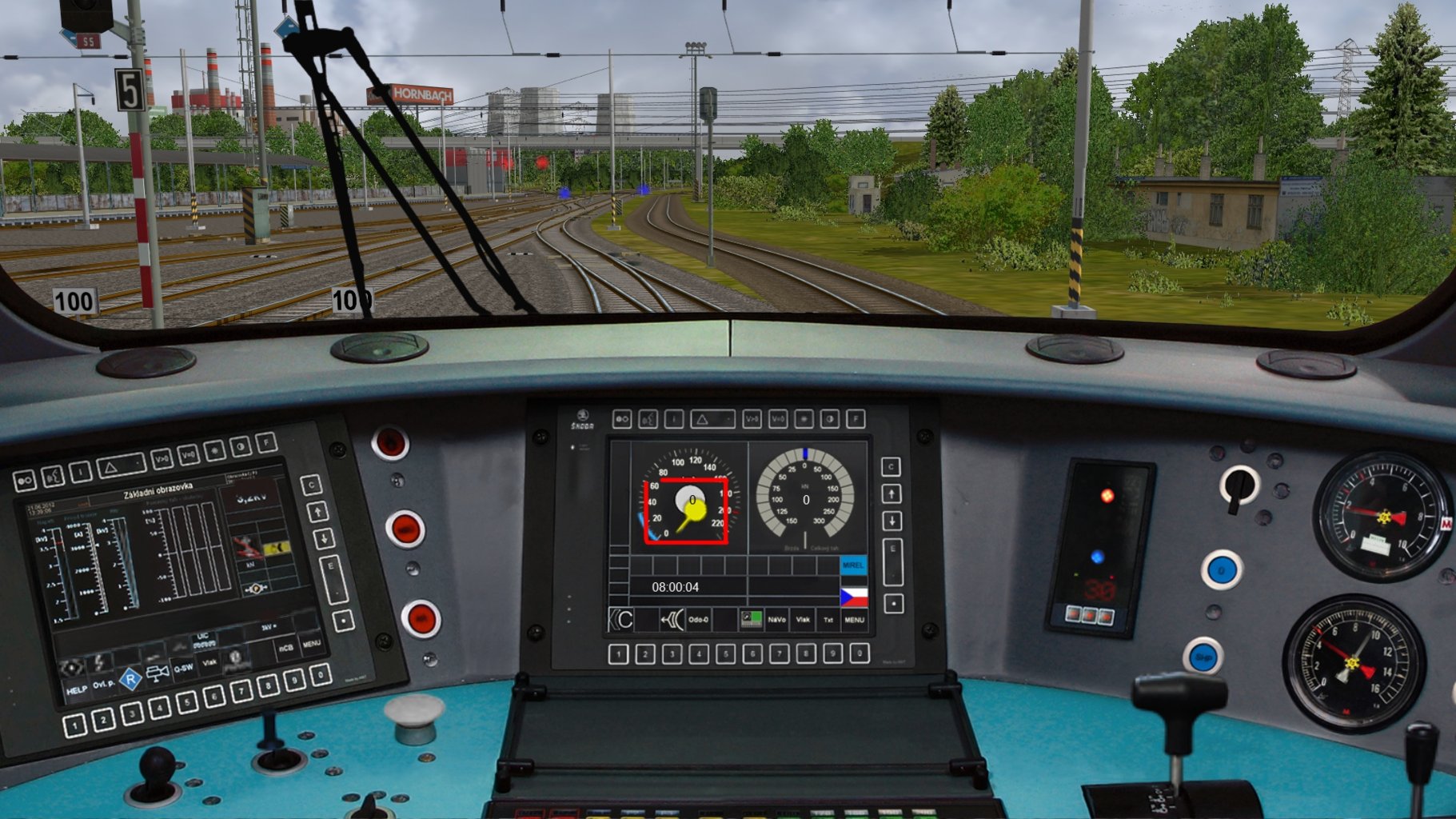Select the blue R diamond icon
Viewport: 1456px width, 819px height.
(130, 678)
